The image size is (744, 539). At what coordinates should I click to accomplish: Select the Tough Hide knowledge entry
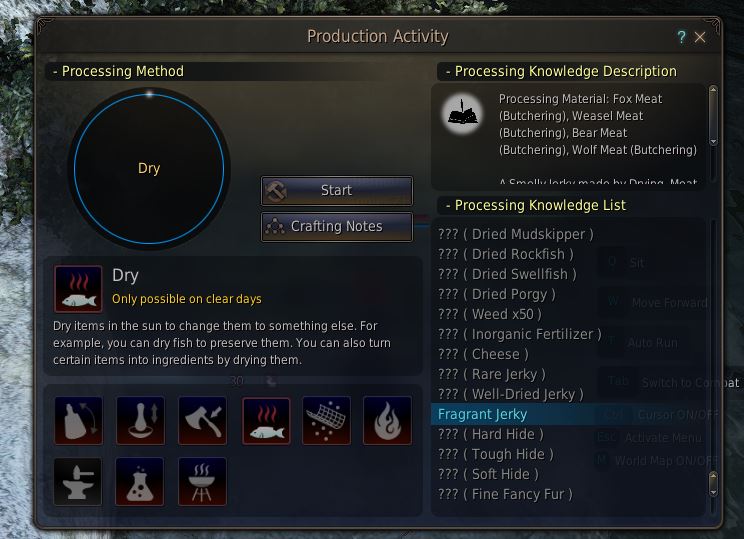[496, 454]
